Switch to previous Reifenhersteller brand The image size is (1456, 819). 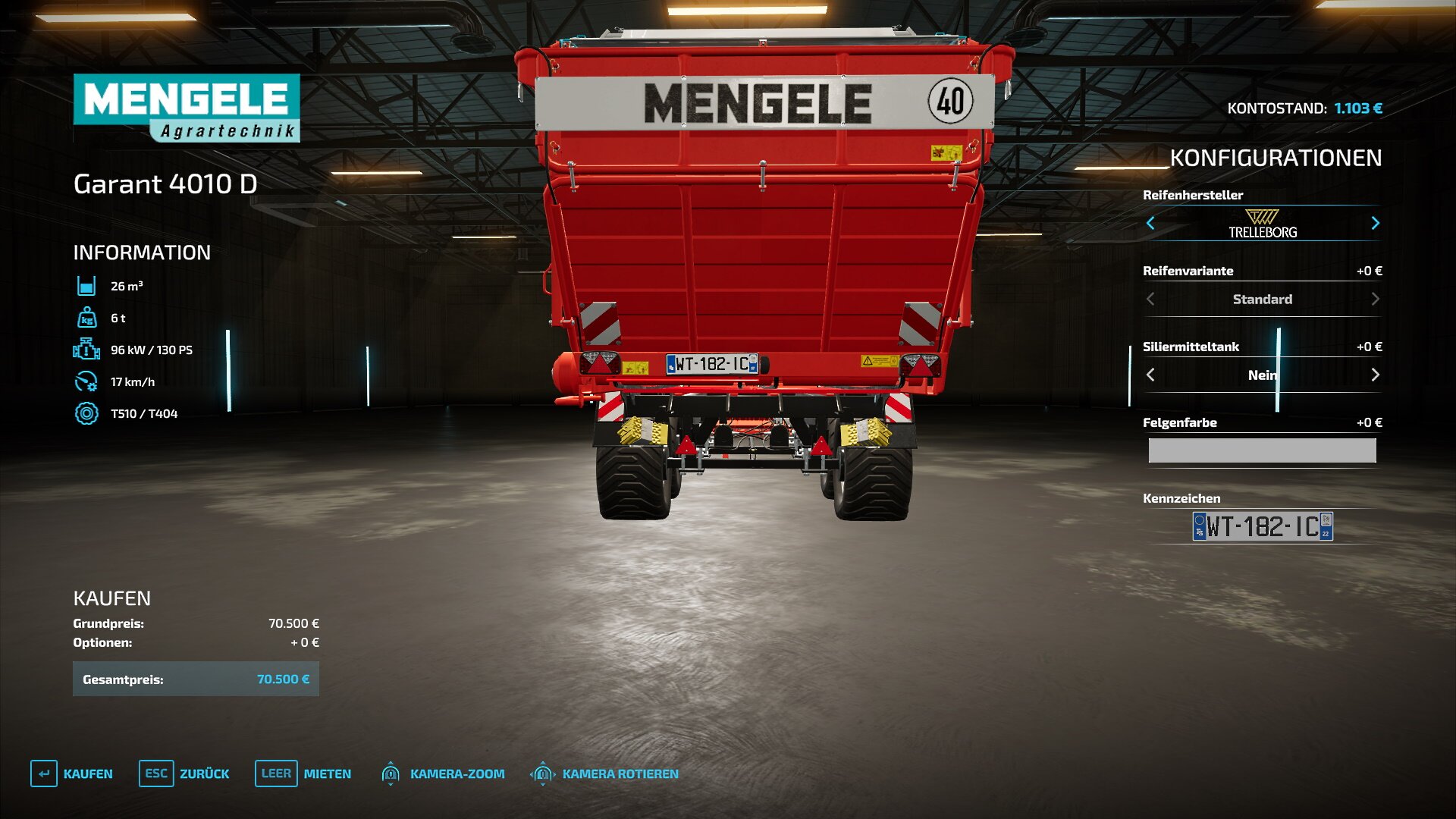click(1150, 223)
